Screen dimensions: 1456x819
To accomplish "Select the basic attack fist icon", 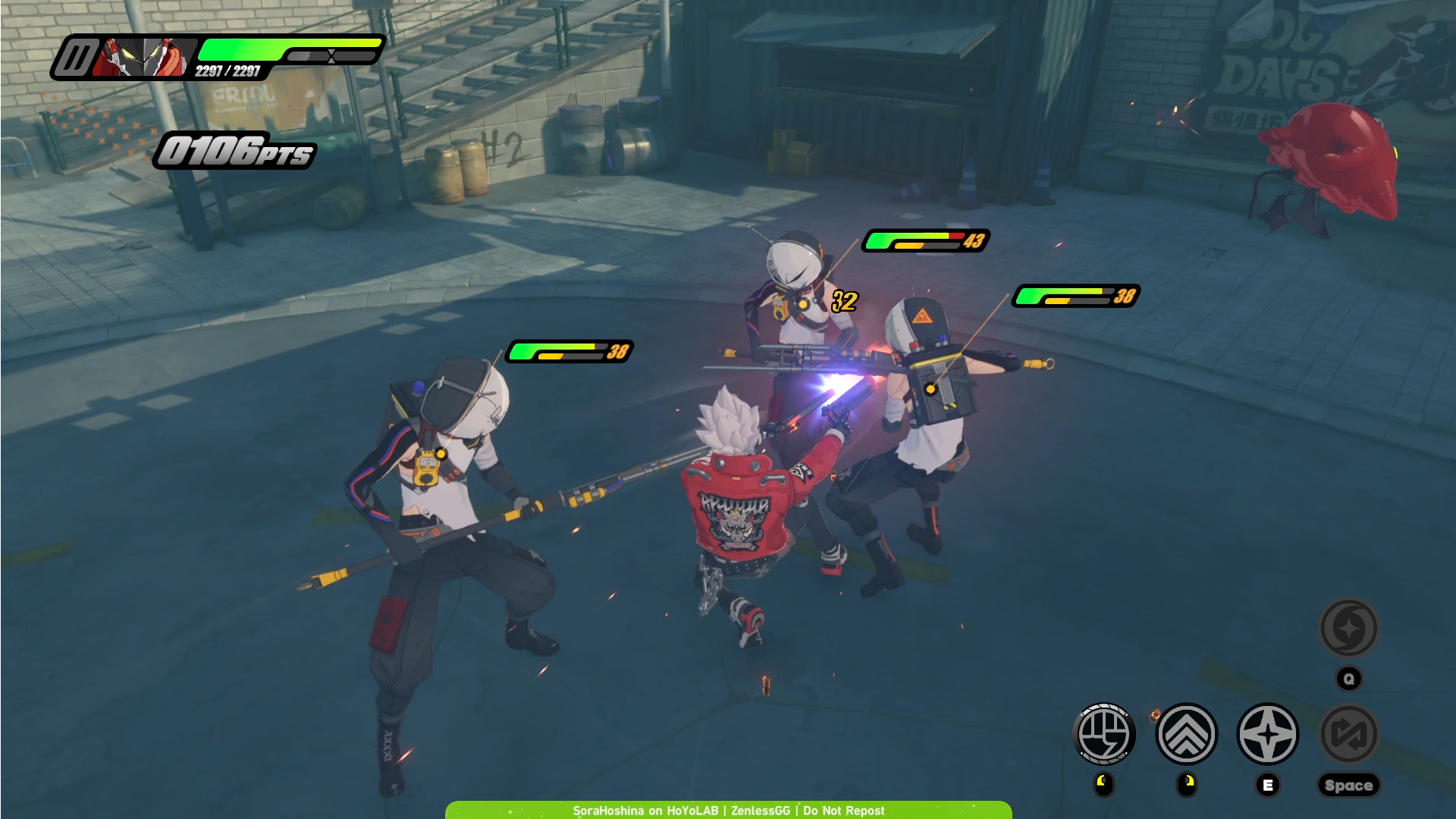I will (1105, 734).
